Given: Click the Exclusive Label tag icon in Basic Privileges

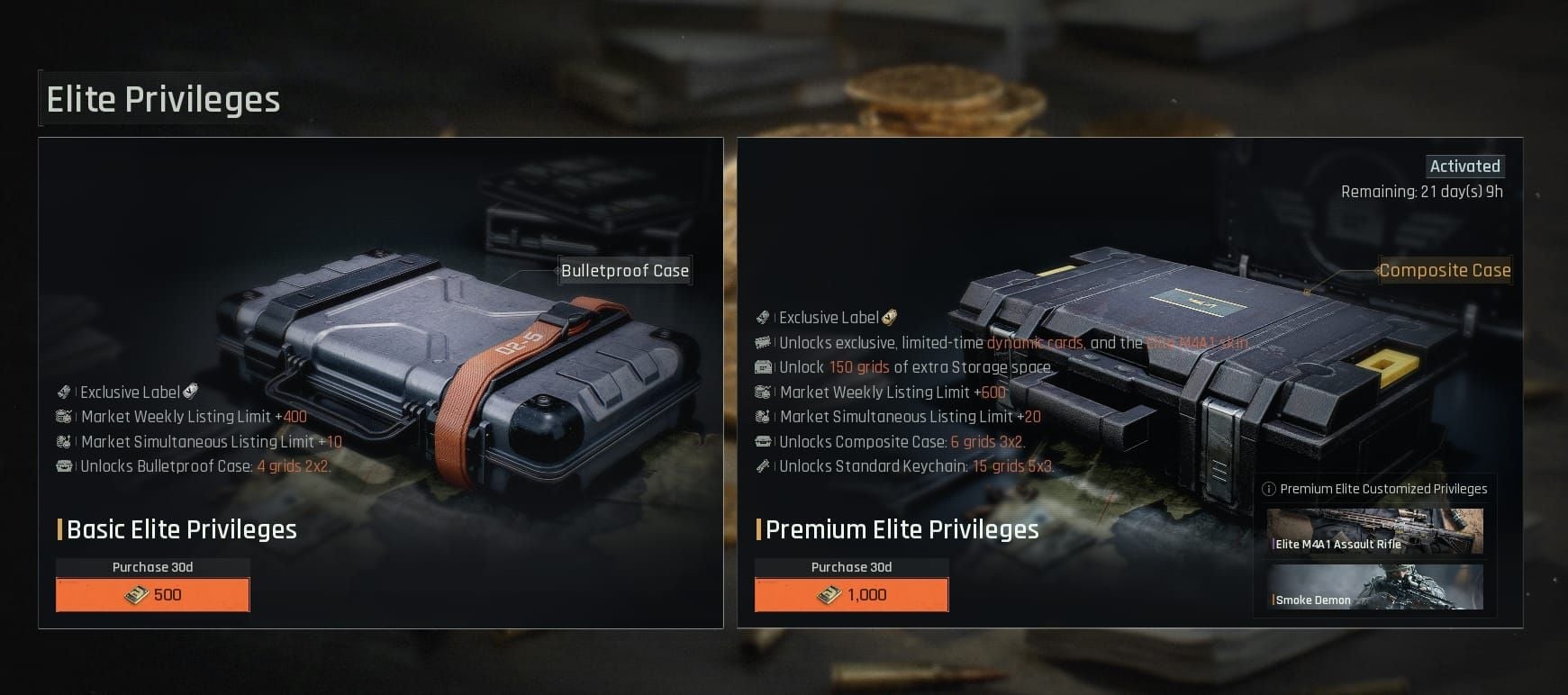Looking at the screenshot, I should 63,392.
